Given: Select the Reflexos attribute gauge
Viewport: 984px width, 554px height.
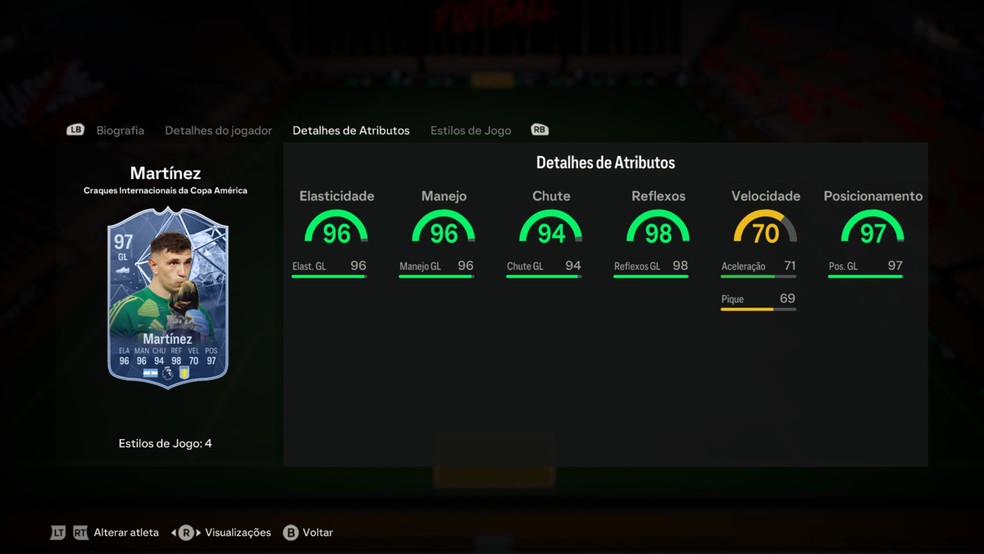Looking at the screenshot, I should click(658, 230).
